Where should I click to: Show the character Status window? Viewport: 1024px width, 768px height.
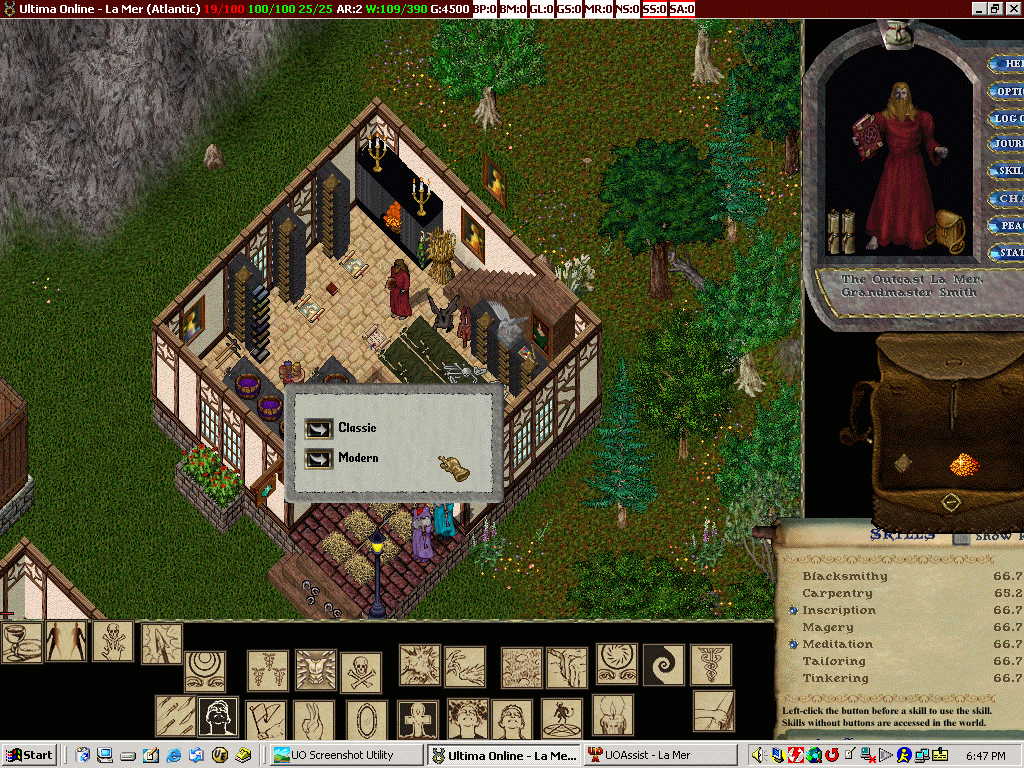click(1006, 253)
